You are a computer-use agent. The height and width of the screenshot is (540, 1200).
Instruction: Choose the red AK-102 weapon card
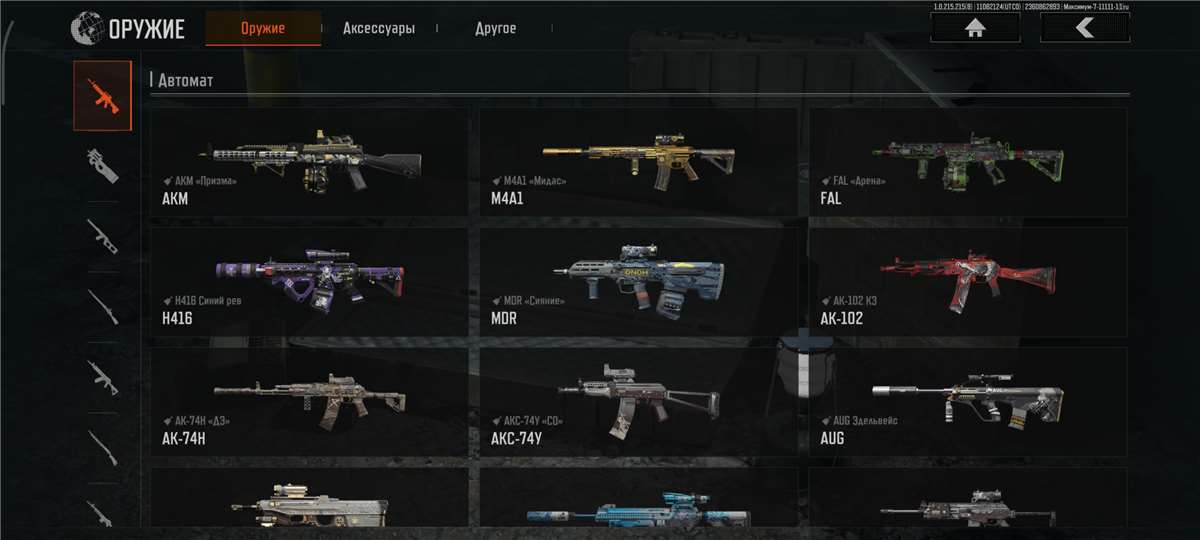(x=967, y=282)
